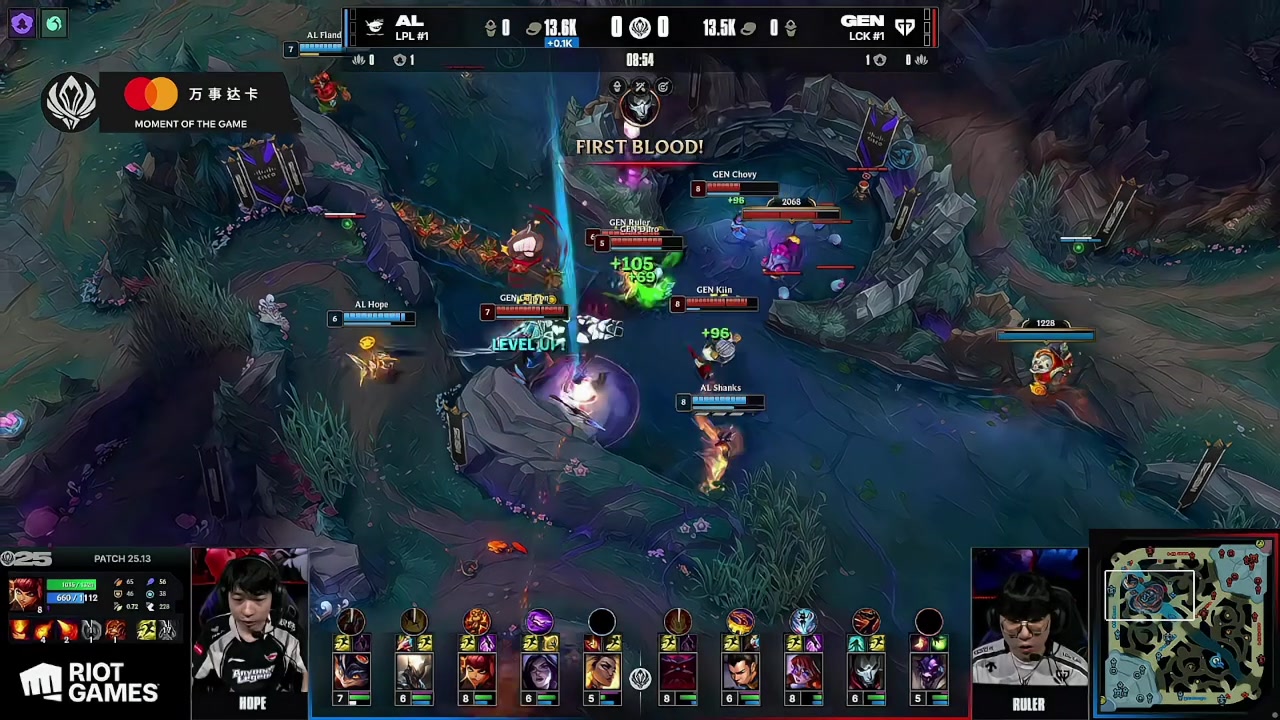Image resolution: width=1280 pixels, height=720 pixels.
Task: Select Annie's portrait in the bottom scoreboard row
Action: (x=478, y=672)
